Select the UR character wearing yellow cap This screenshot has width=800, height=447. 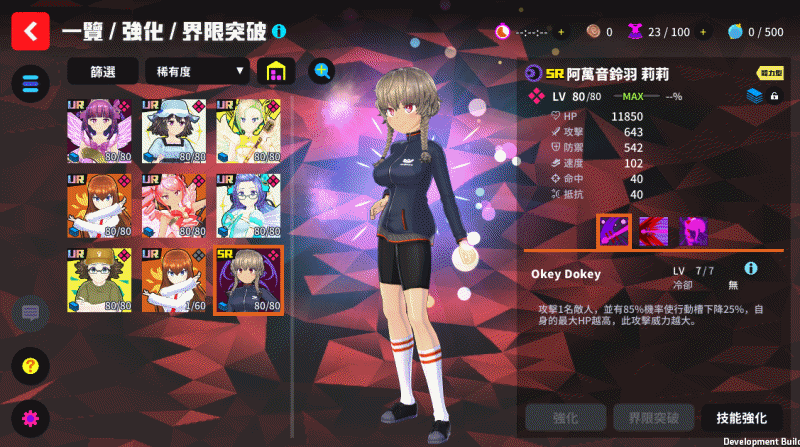[98, 280]
